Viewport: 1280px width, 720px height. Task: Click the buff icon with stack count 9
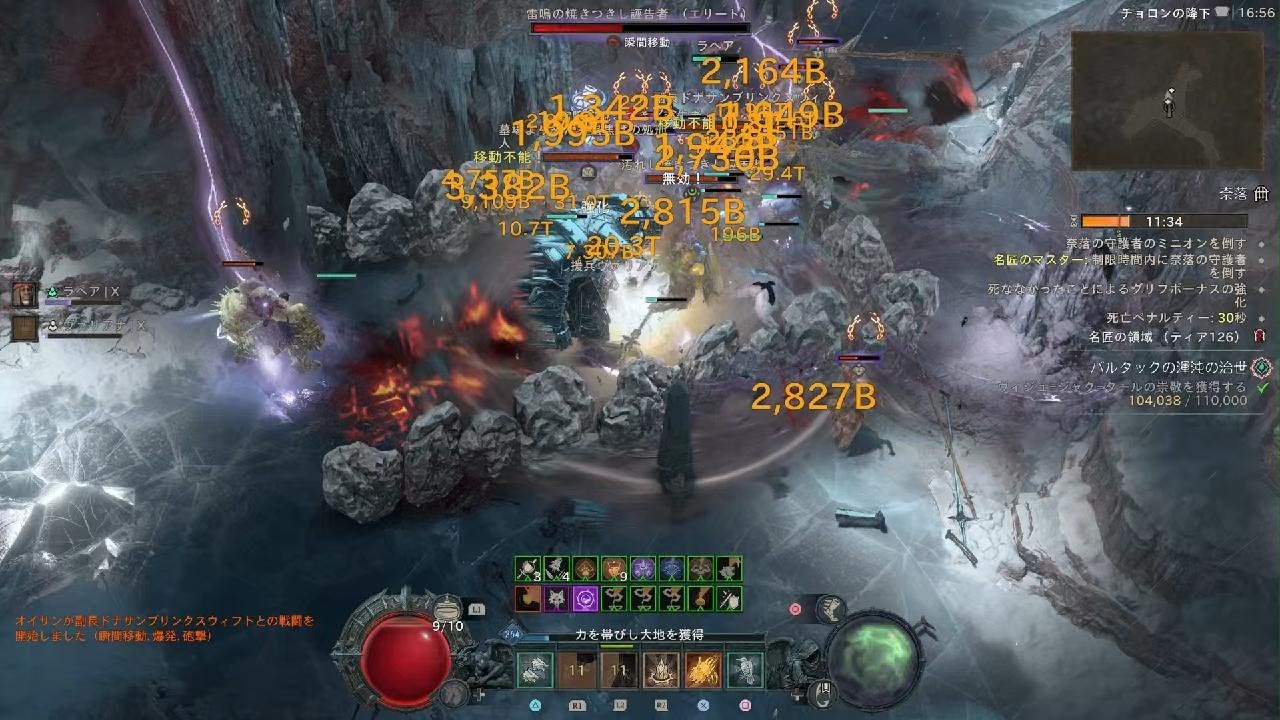coord(613,570)
